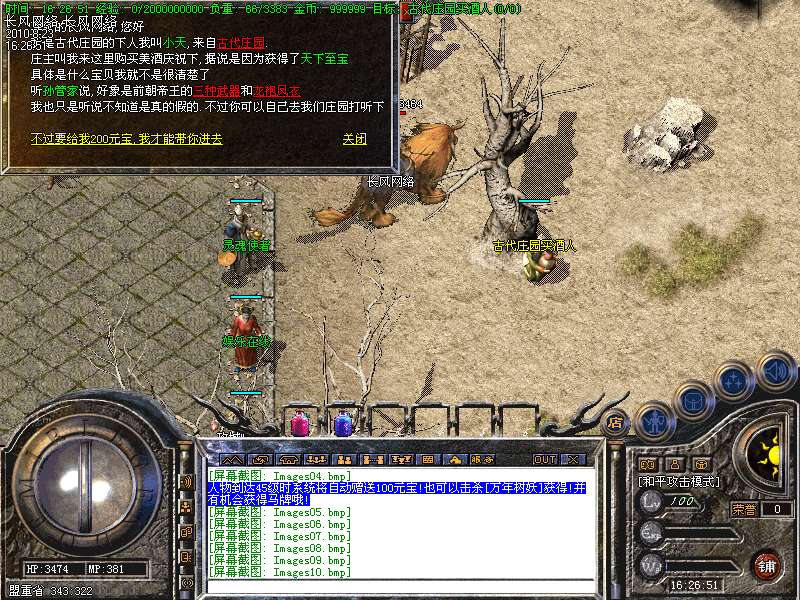Select the highlighted blue system message

pos(396,492)
